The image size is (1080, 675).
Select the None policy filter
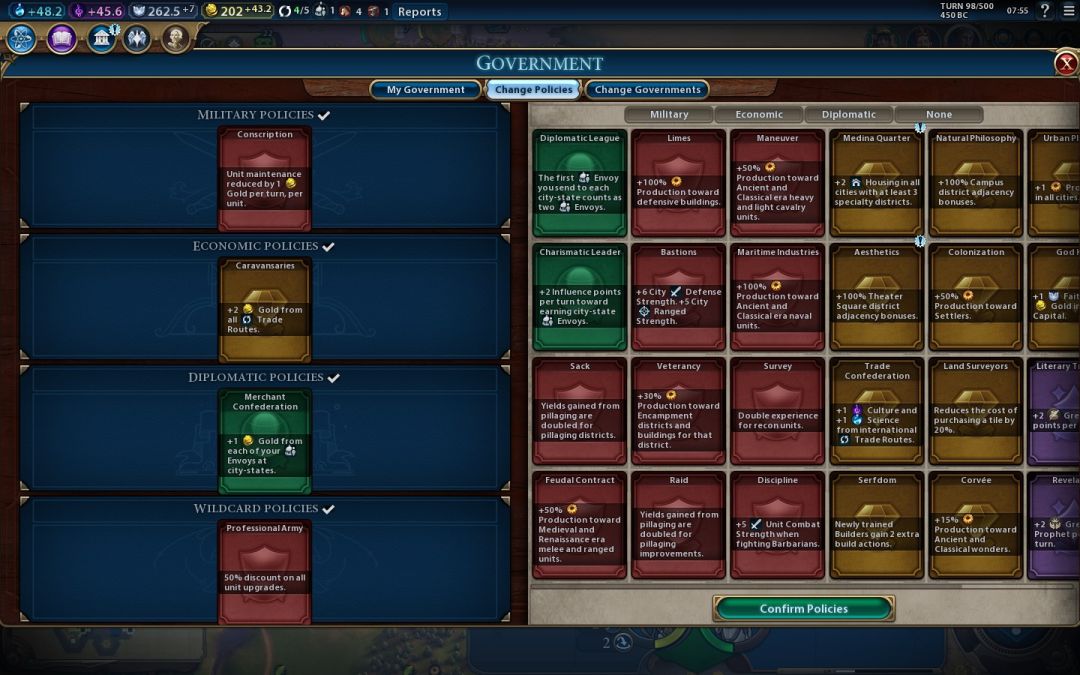[x=938, y=114]
